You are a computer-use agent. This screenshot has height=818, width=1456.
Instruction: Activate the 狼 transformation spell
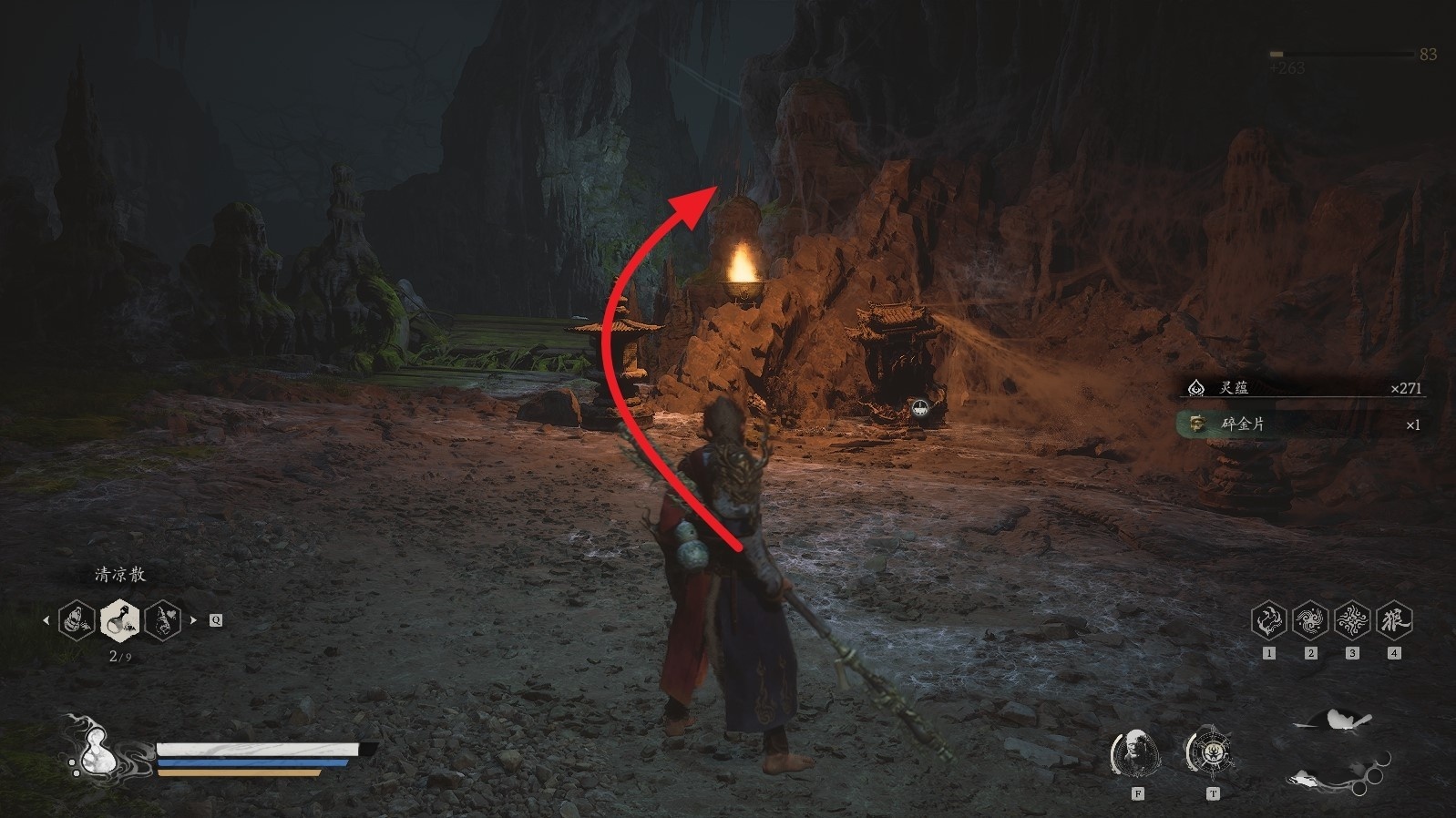(1394, 620)
